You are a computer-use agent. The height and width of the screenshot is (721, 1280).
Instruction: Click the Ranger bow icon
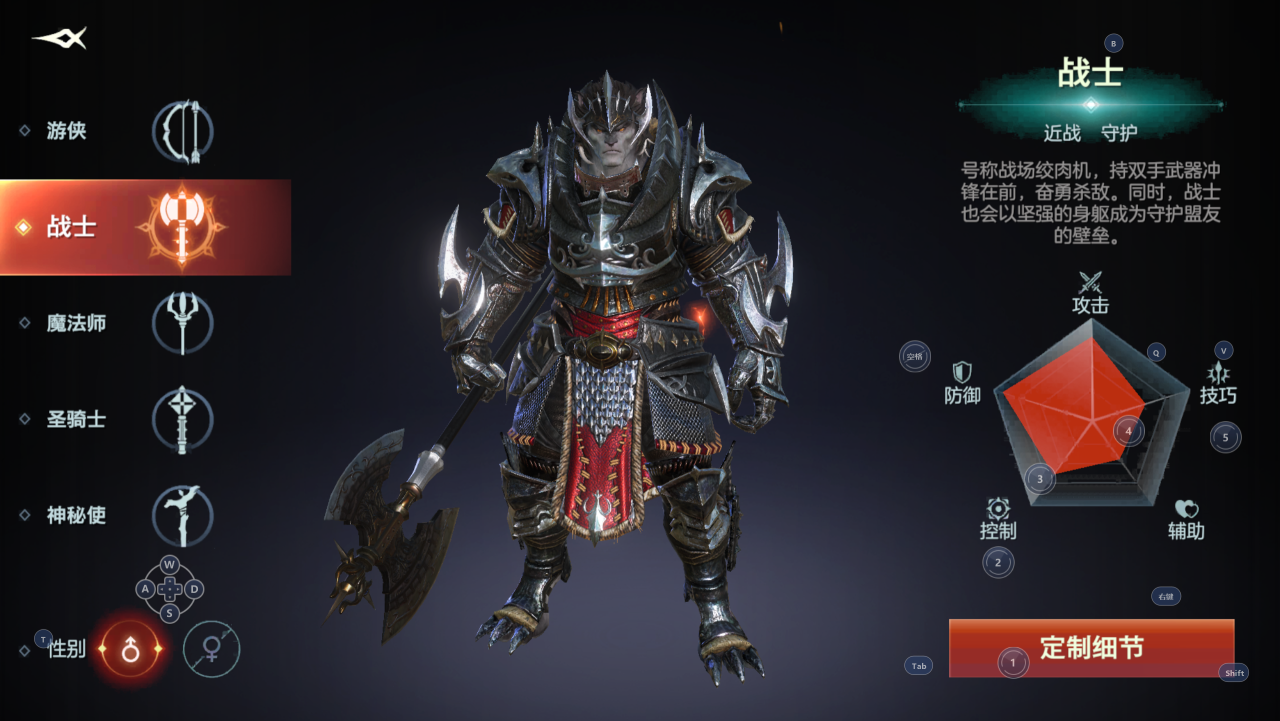(181, 129)
